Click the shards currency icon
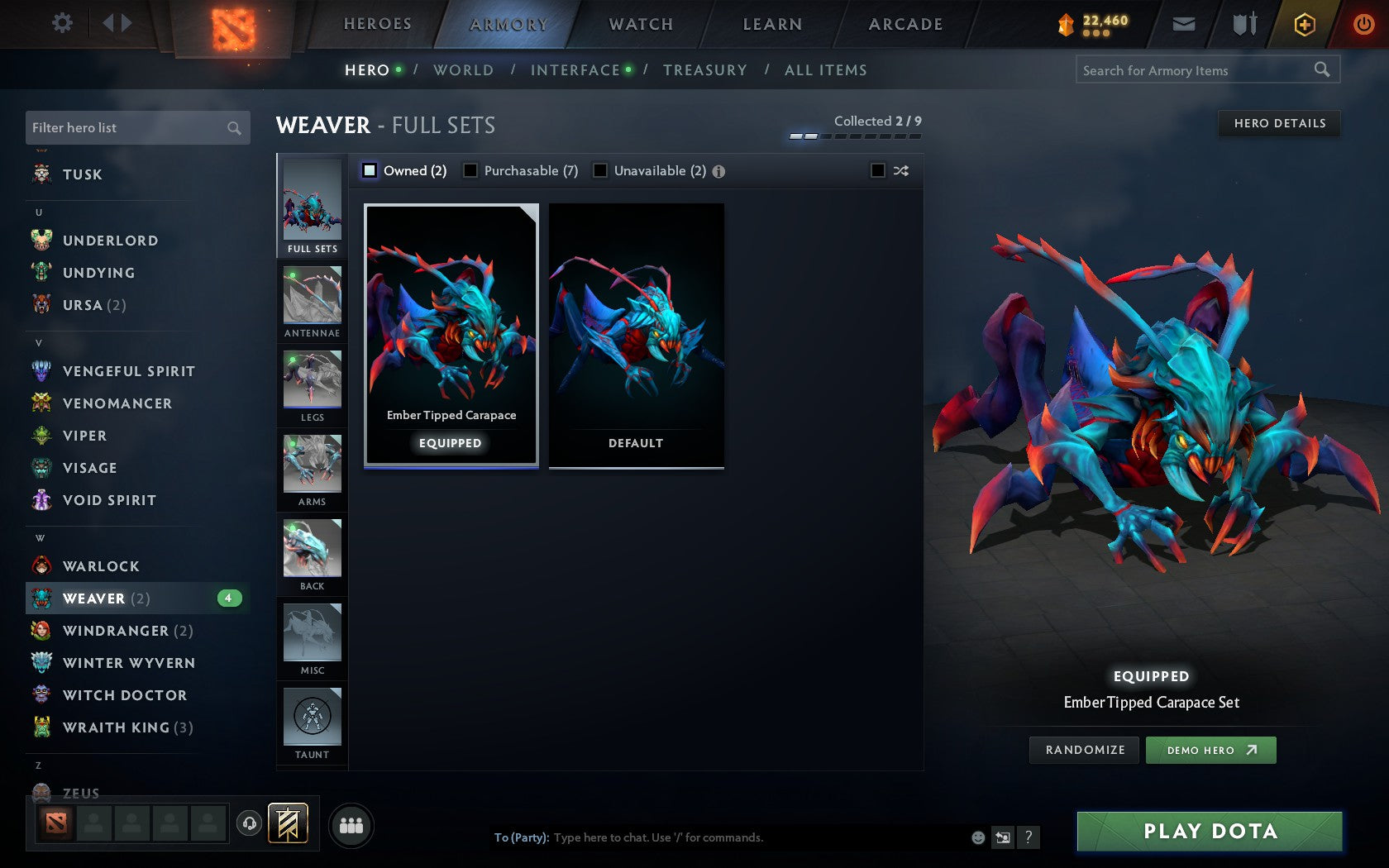The height and width of the screenshot is (868, 1389). click(1067, 24)
